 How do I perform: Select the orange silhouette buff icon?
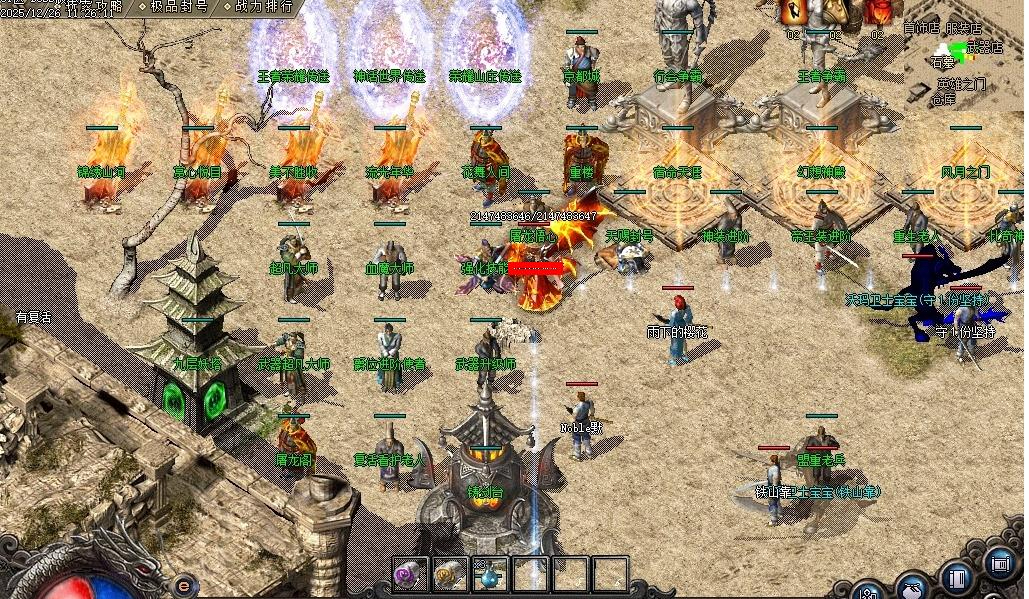point(795,12)
